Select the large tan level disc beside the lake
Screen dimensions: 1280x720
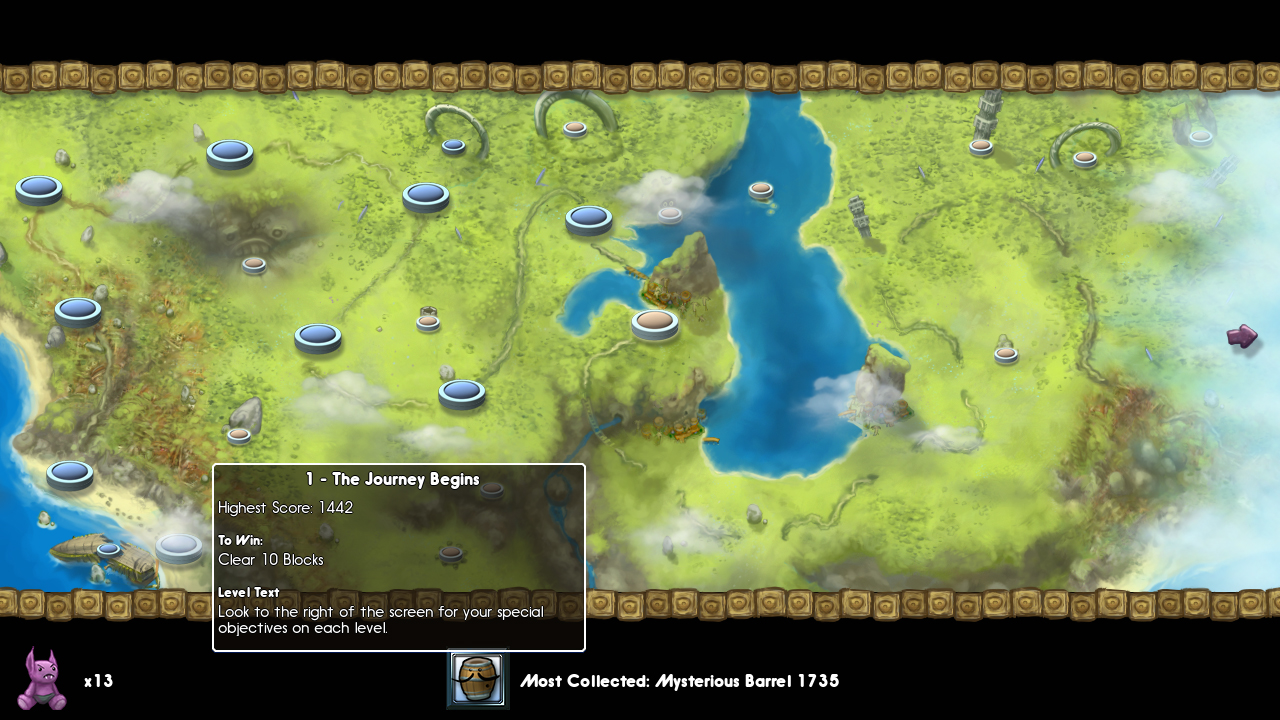click(655, 323)
